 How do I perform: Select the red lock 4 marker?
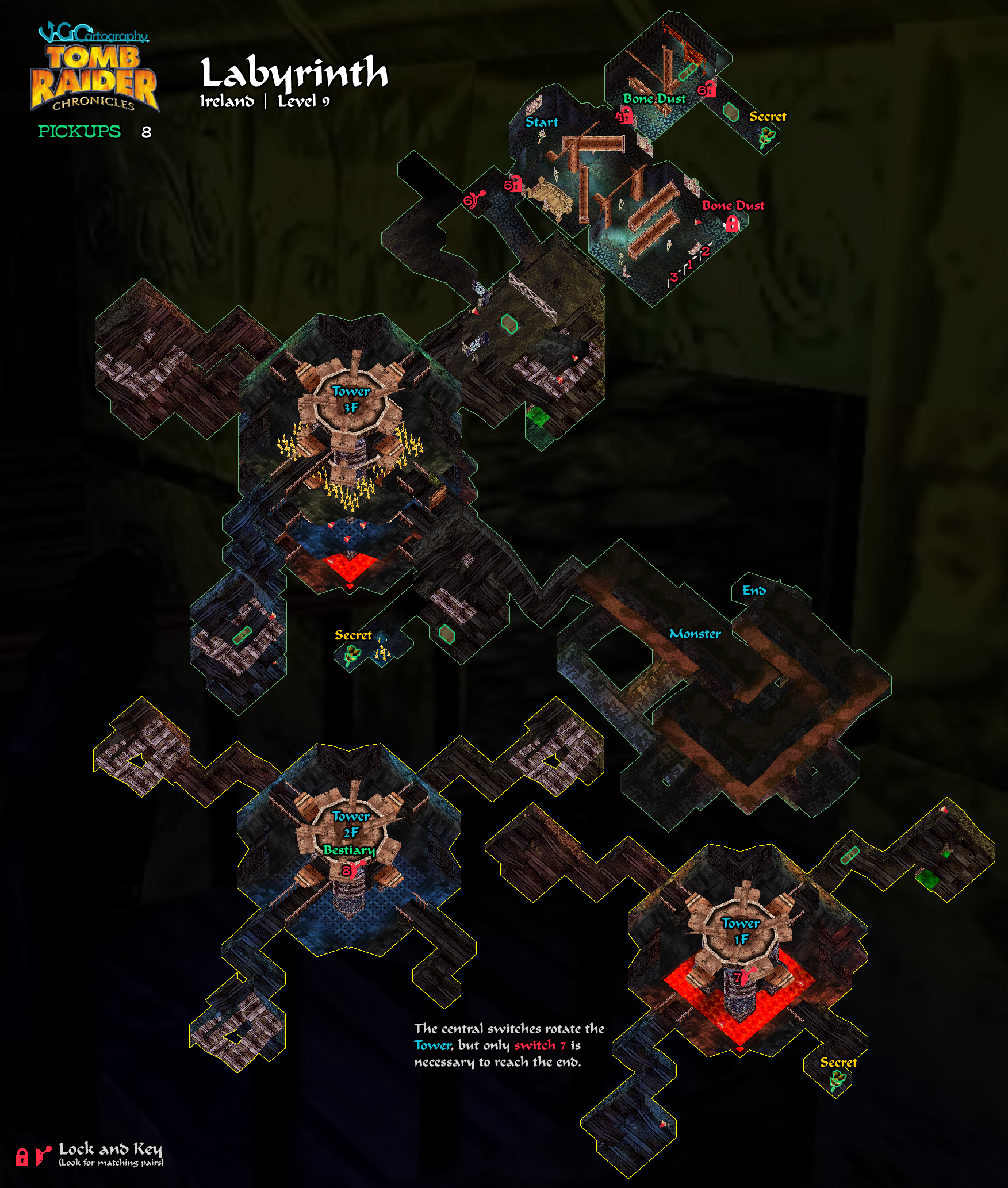pos(624,116)
